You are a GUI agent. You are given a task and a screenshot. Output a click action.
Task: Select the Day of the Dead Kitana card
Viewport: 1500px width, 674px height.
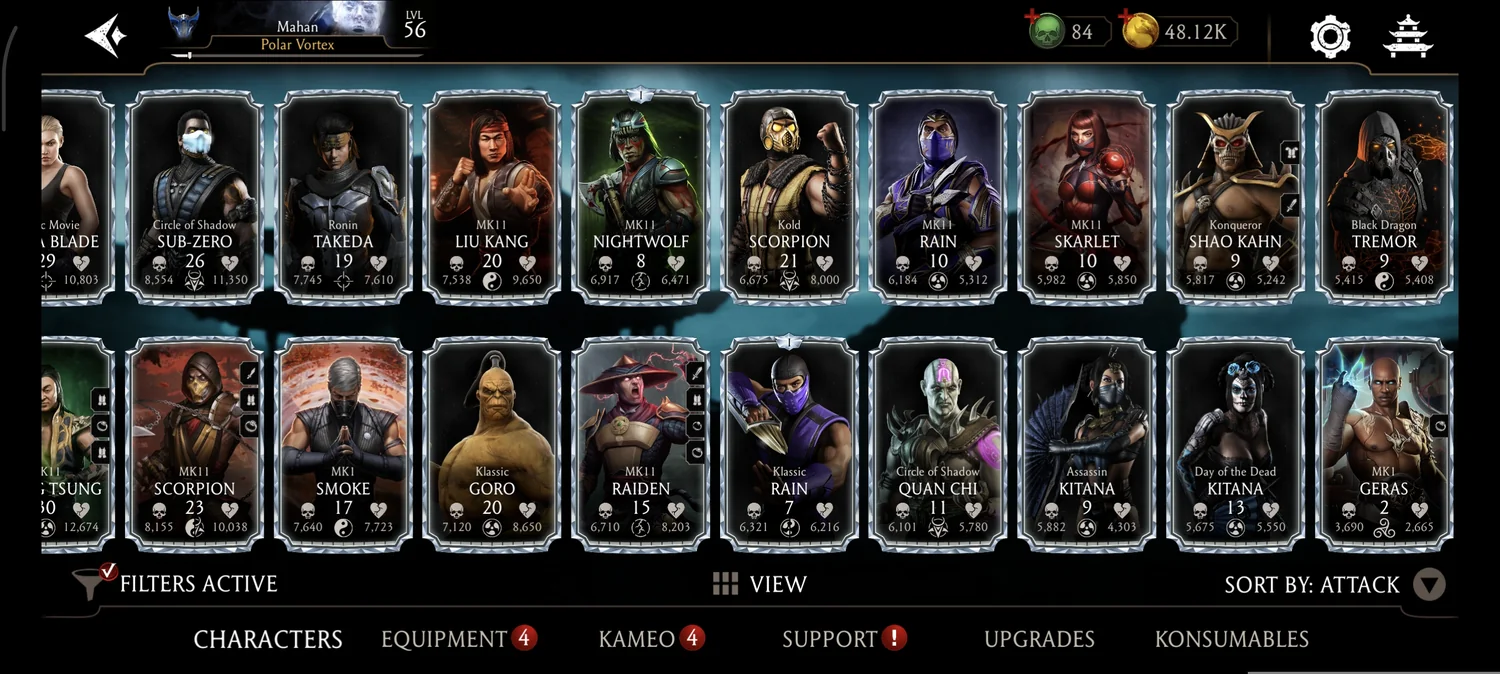click(x=1236, y=443)
